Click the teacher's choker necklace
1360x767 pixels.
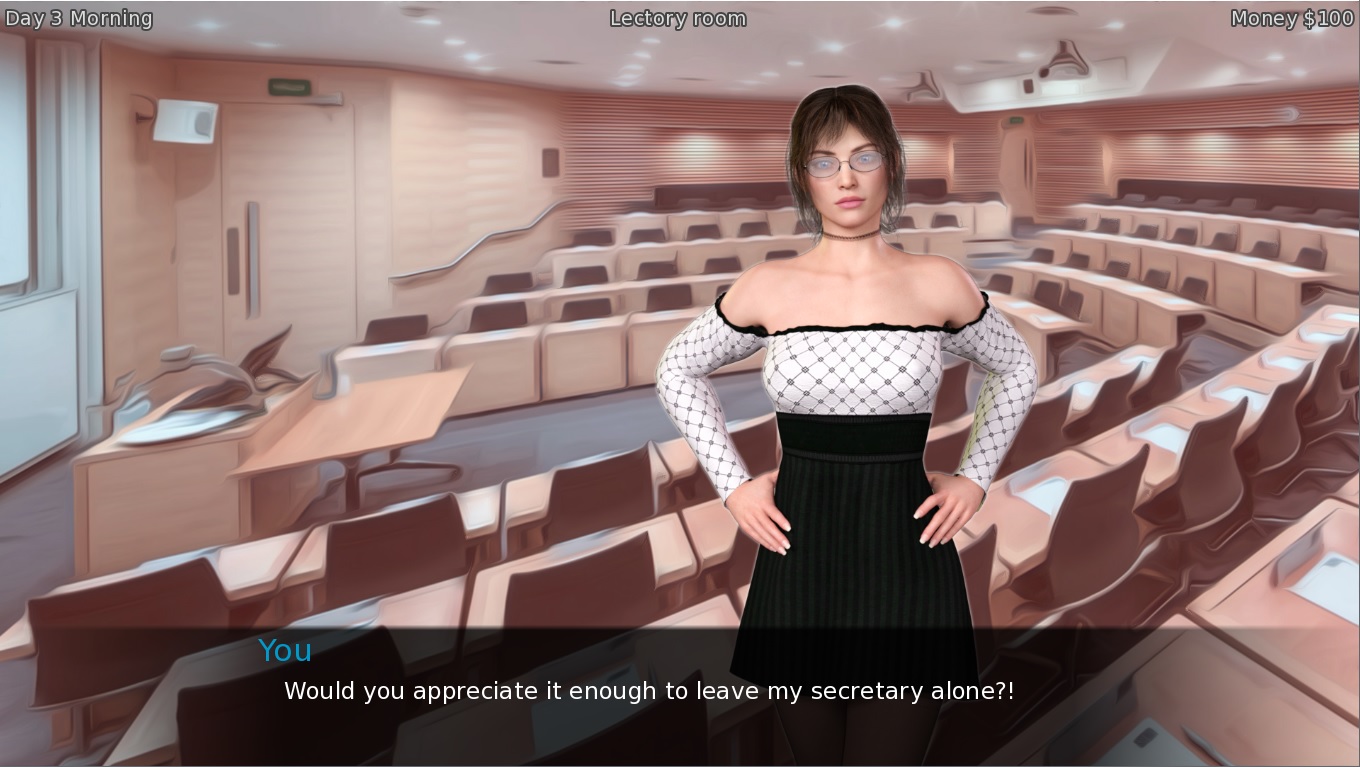(x=848, y=237)
